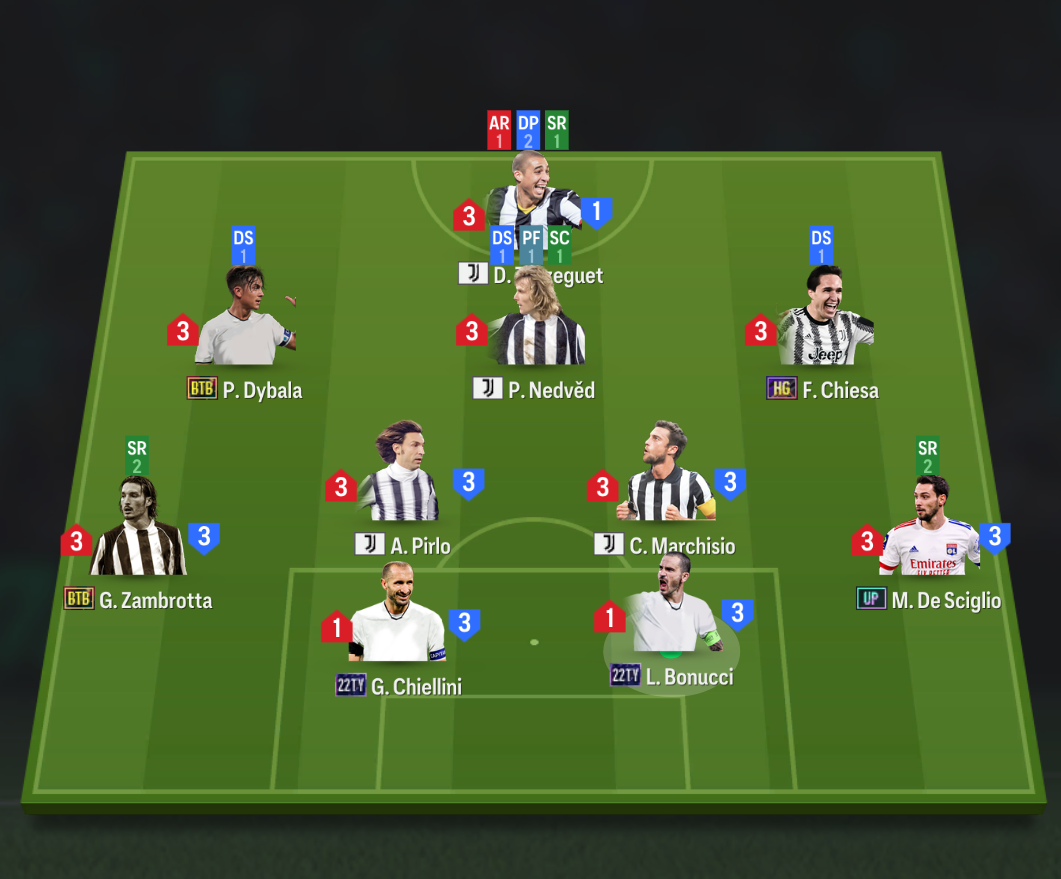This screenshot has height=879, width=1061.
Task: Select striker D. Trezeguet's player card
Action: tap(533, 195)
